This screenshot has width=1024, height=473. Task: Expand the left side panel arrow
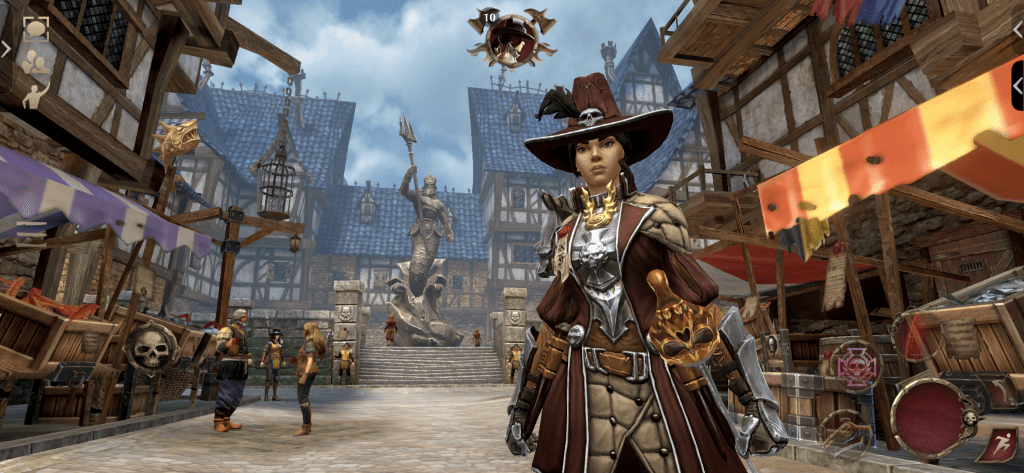[6, 47]
